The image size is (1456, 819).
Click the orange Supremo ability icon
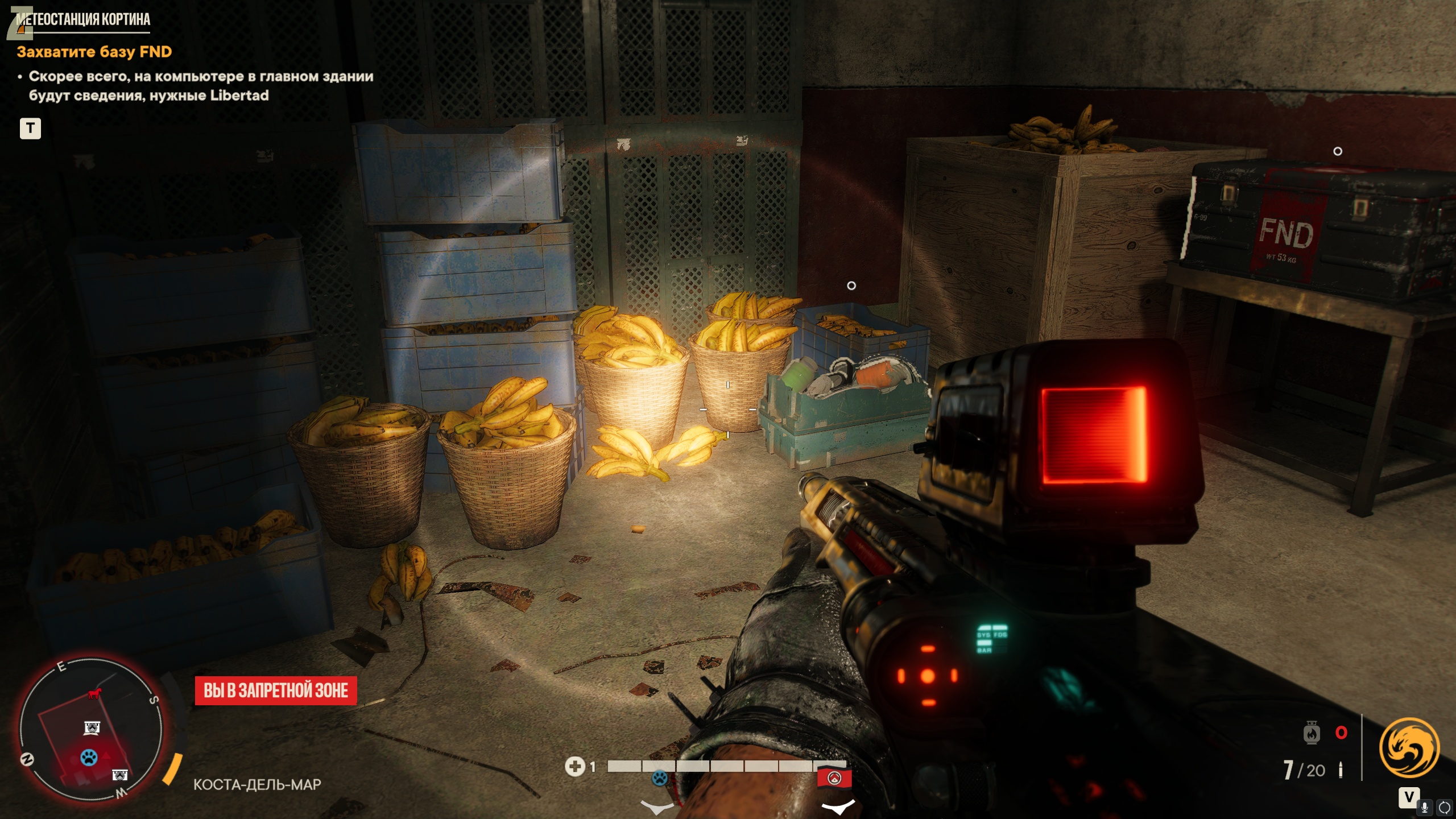point(1409,747)
